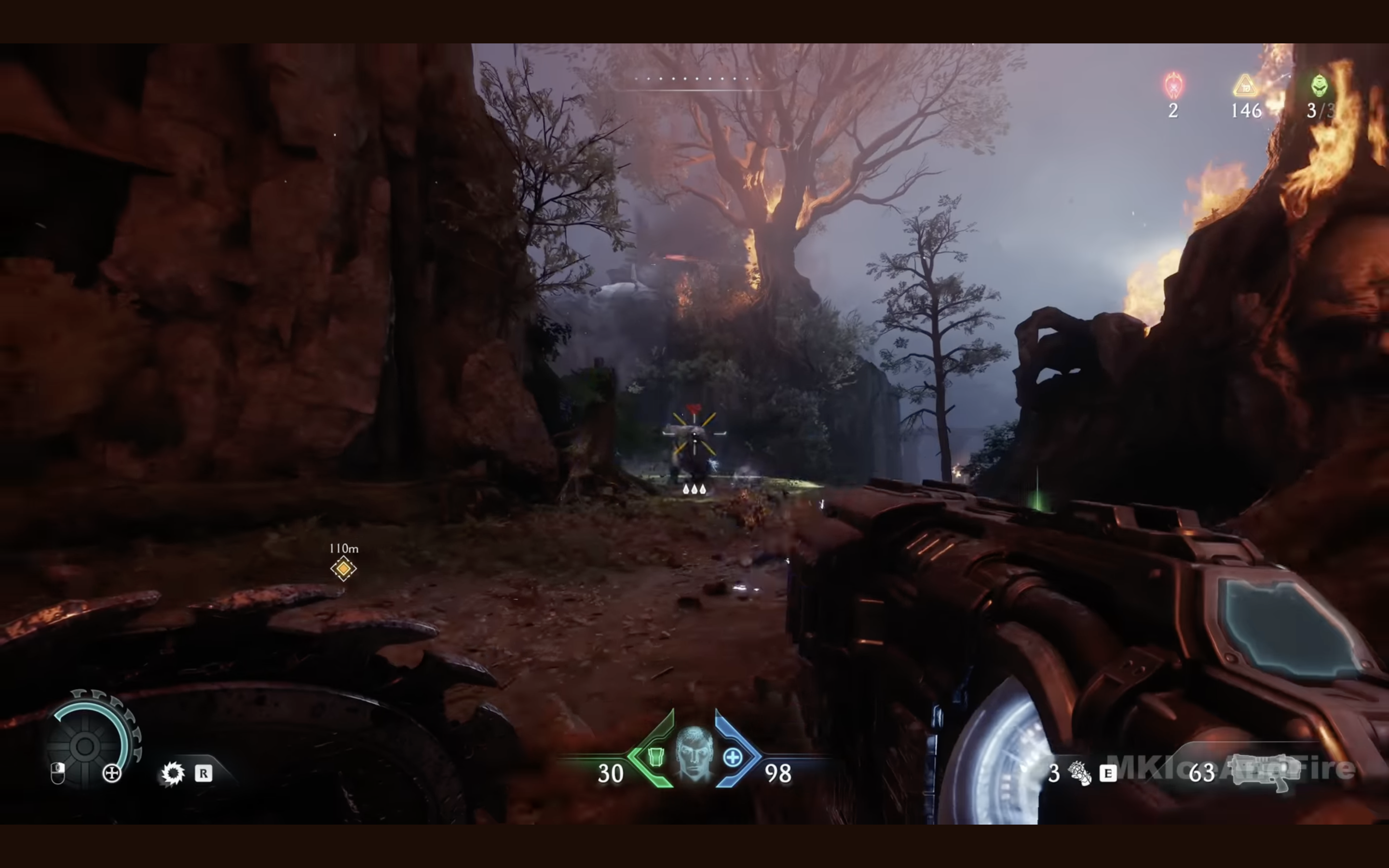This screenshot has height=868, width=1389.
Task: Select the blue health cross icon
Action: pos(733,758)
